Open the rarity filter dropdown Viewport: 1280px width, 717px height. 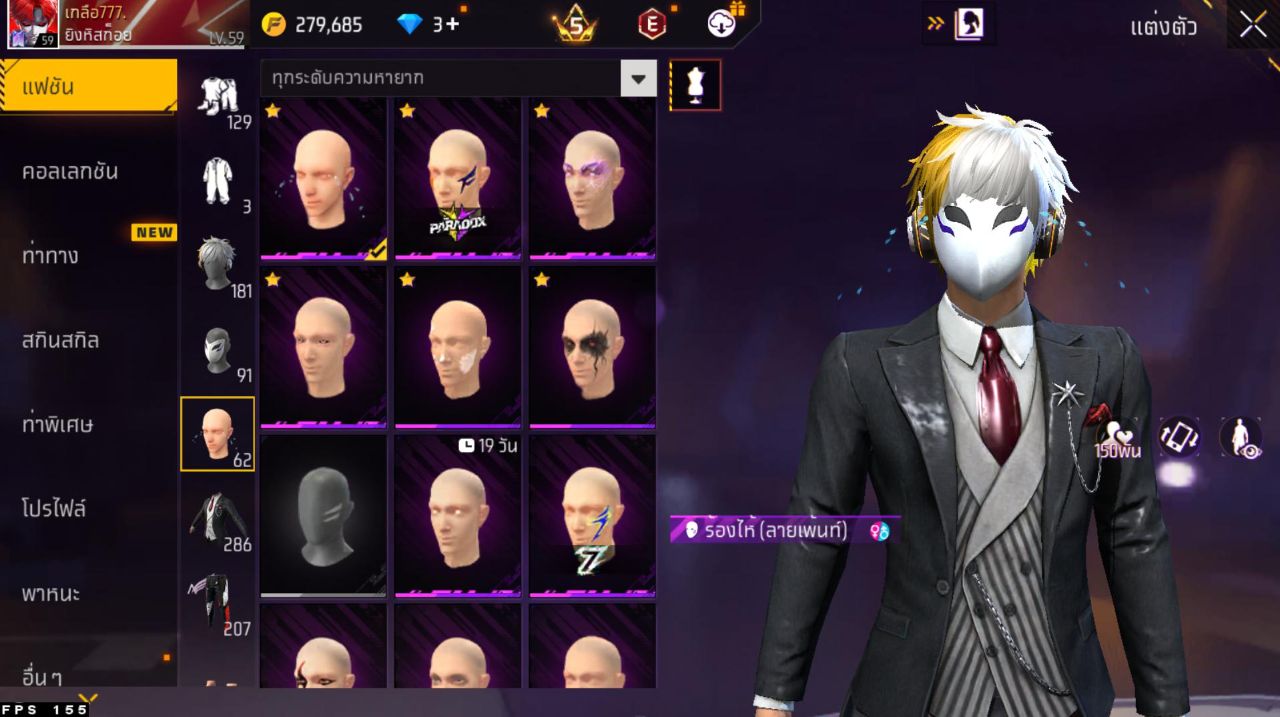tap(638, 78)
